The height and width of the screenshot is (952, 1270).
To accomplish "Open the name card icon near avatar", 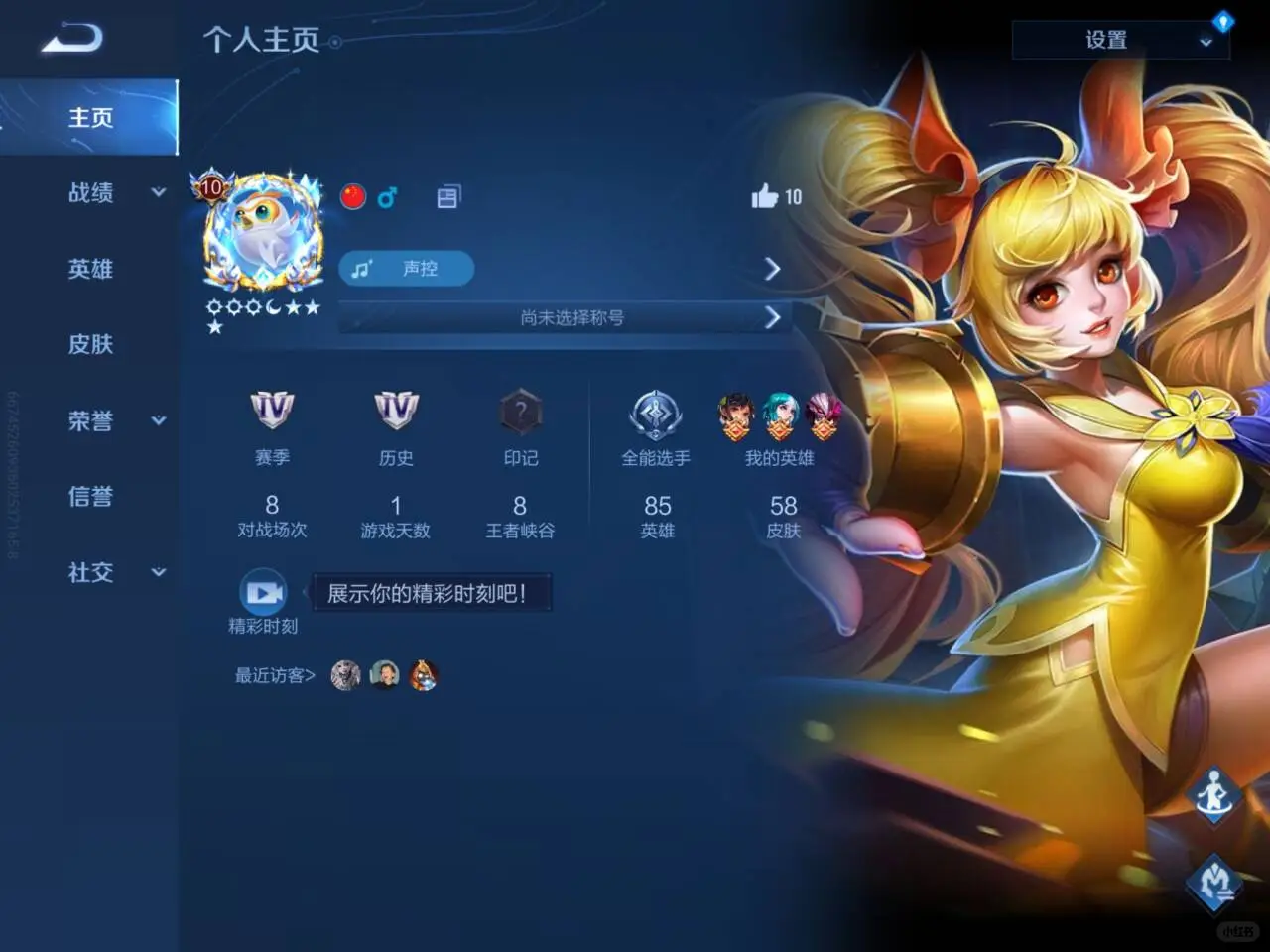I will [x=447, y=195].
